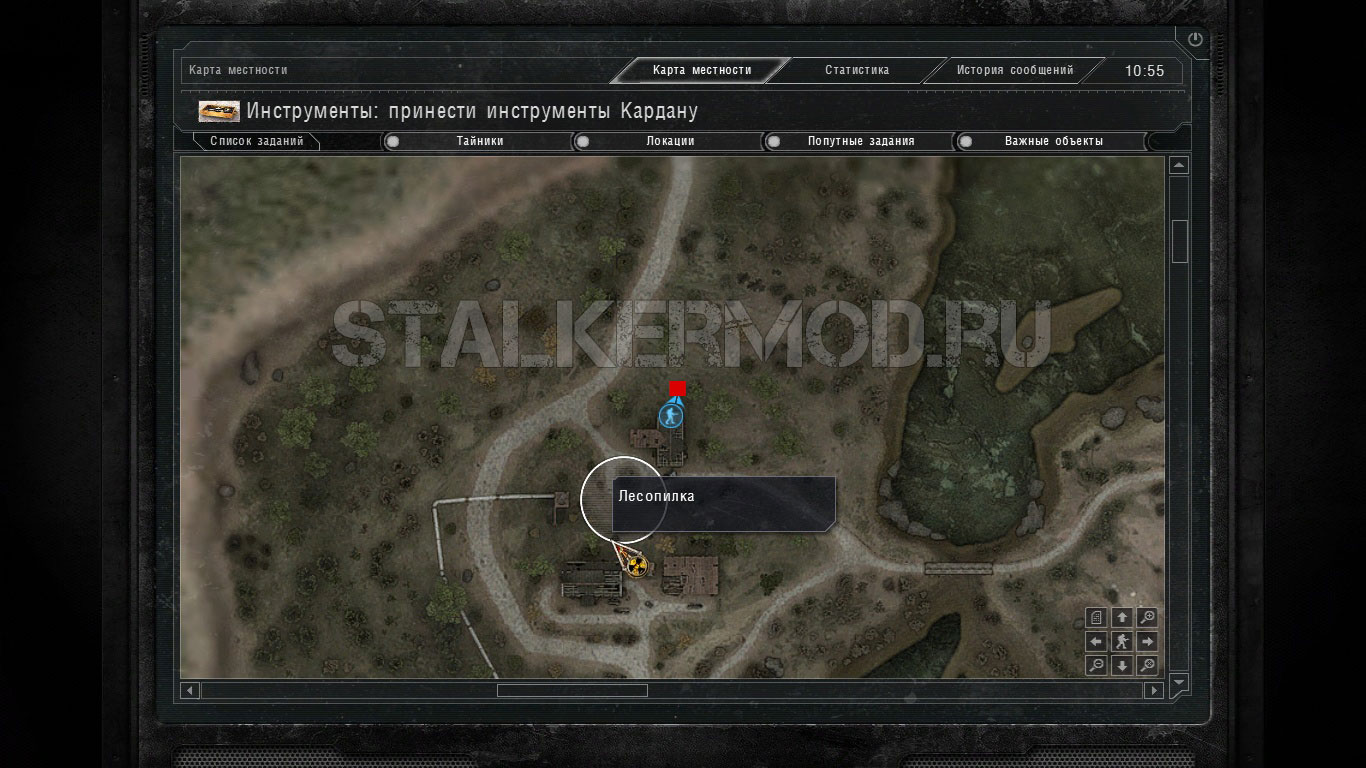Pan the map left with arrow button
The width and height of the screenshot is (1366, 768).
(x=1096, y=641)
